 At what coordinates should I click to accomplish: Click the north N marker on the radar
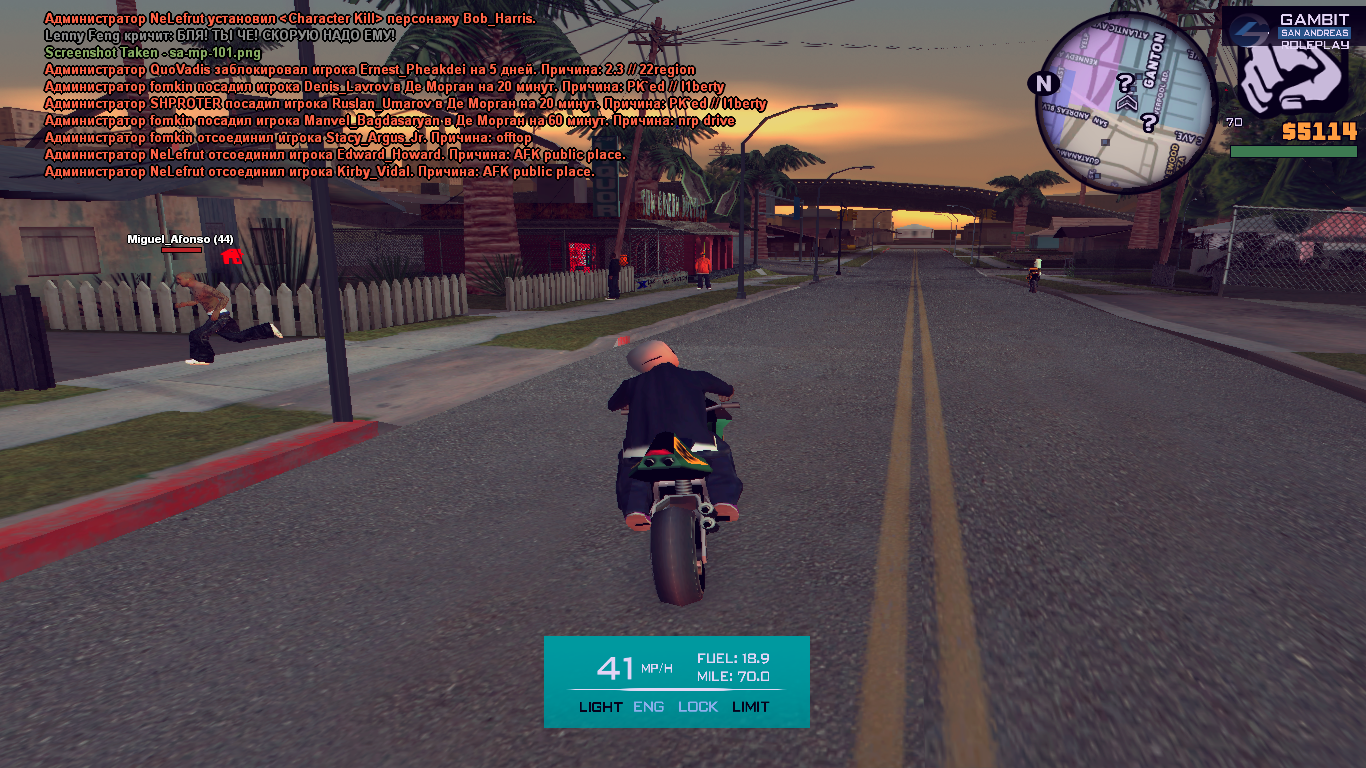pyautogui.click(x=1045, y=83)
